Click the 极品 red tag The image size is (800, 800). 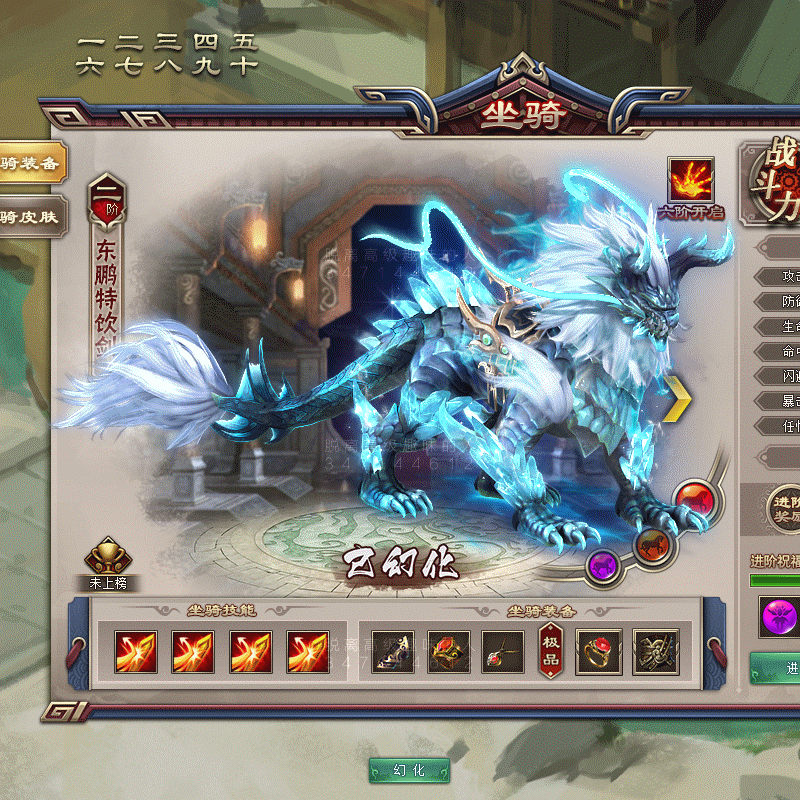coord(551,651)
